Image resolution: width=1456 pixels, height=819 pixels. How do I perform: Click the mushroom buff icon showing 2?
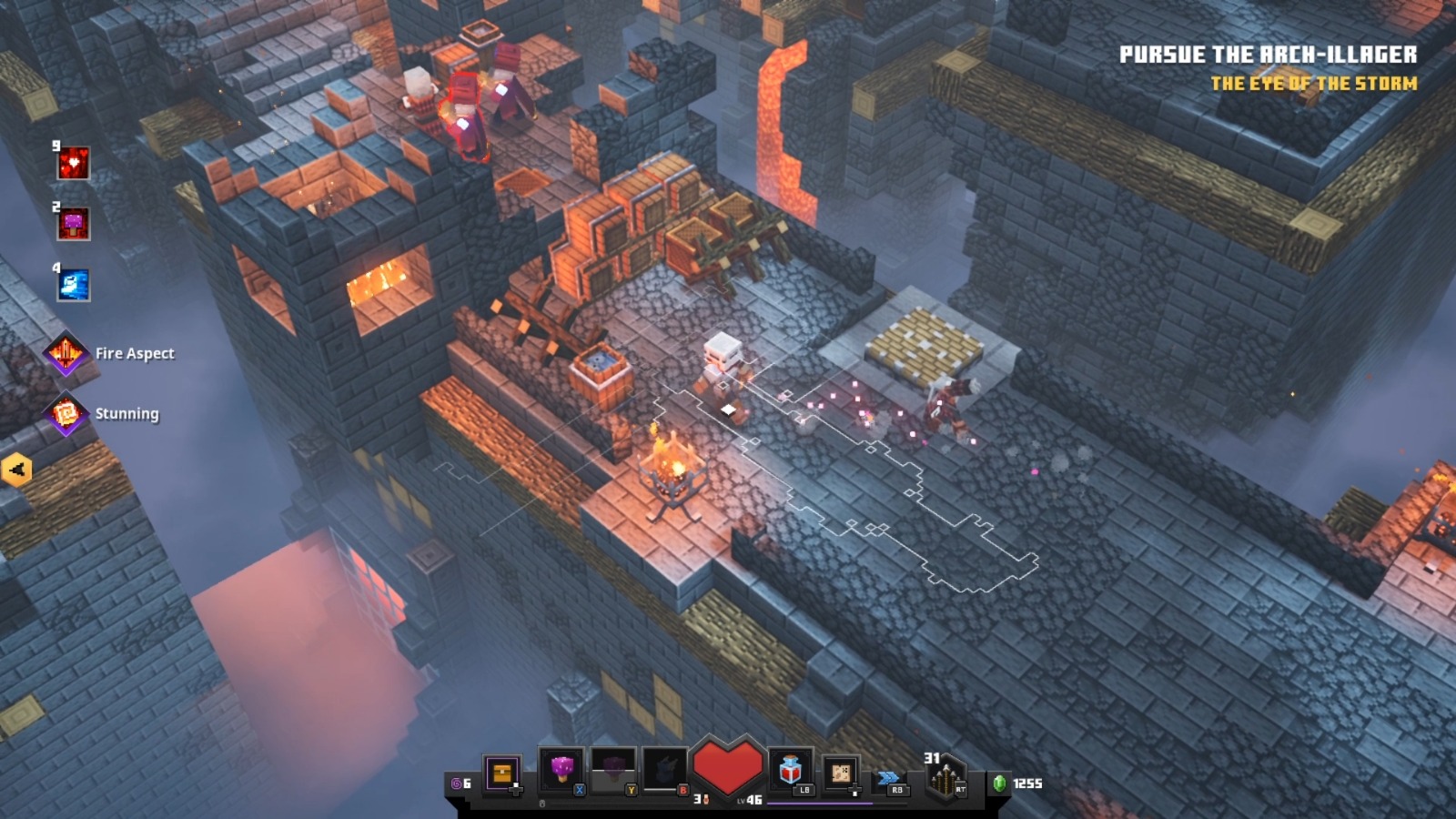coord(73,224)
